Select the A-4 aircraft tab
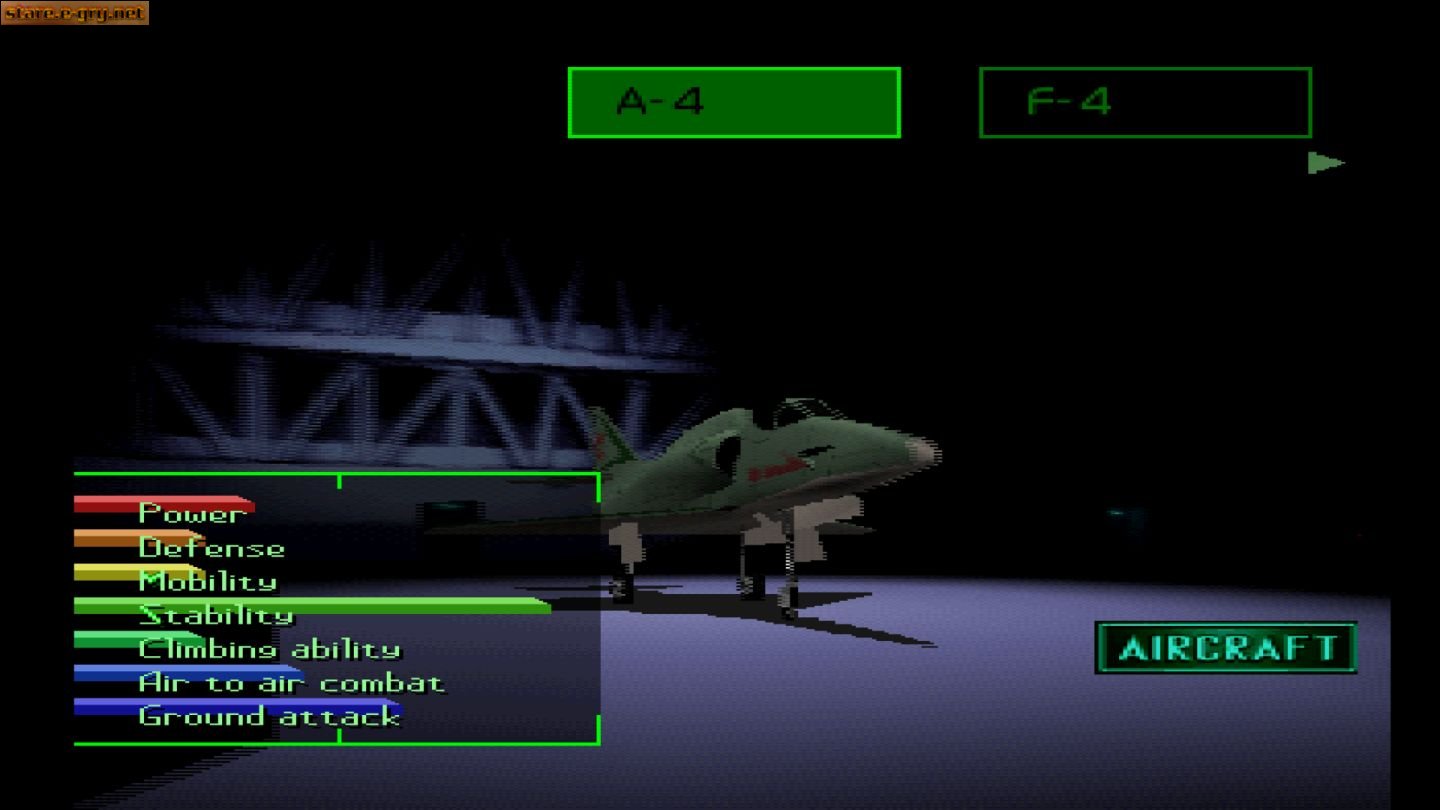Screen dimensions: 1440x810 (733, 99)
